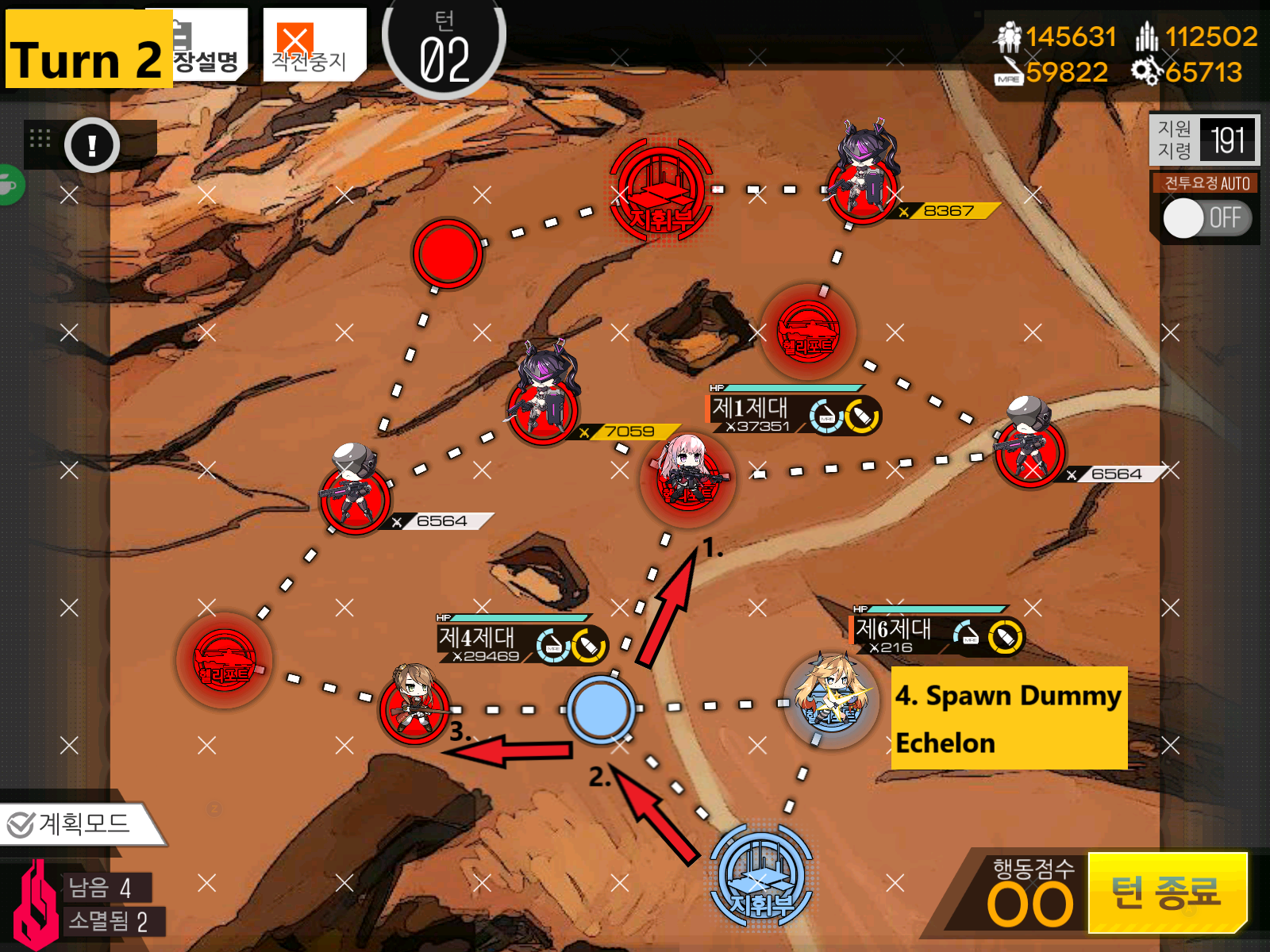Select the empty blue node

pyautogui.click(x=600, y=708)
